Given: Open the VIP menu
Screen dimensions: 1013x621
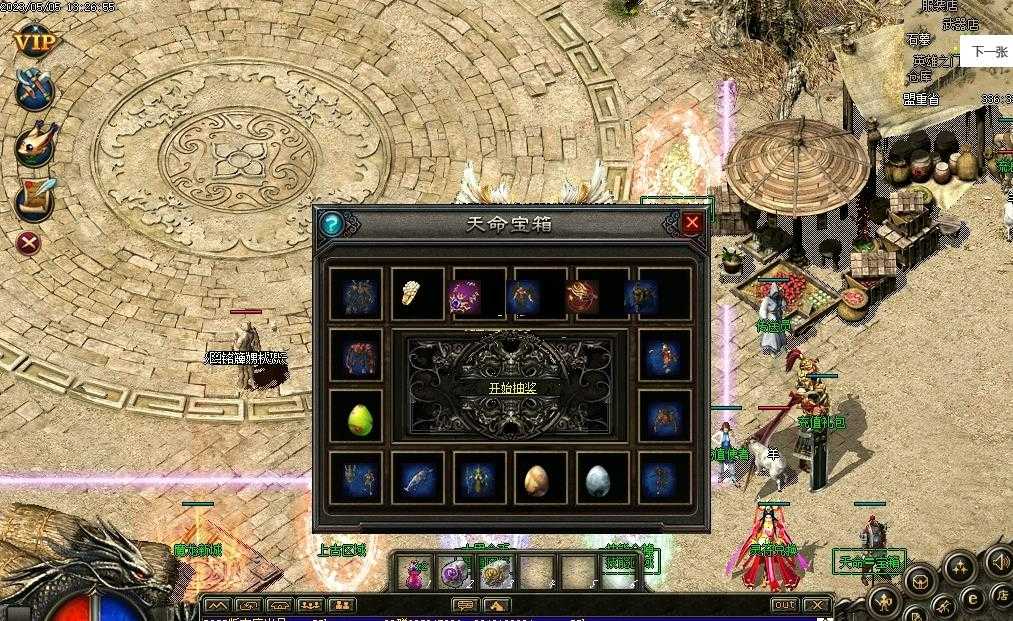Looking at the screenshot, I should [33, 43].
